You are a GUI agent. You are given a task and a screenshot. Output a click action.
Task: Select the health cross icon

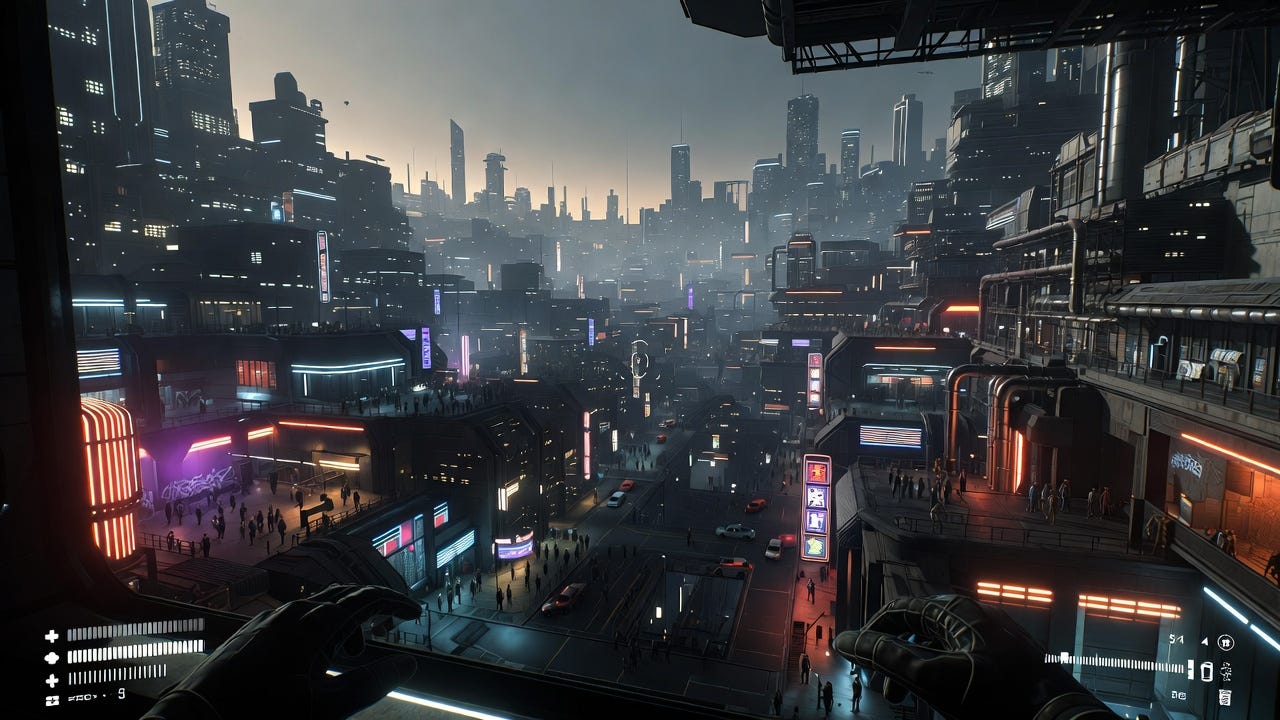coord(51,636)
